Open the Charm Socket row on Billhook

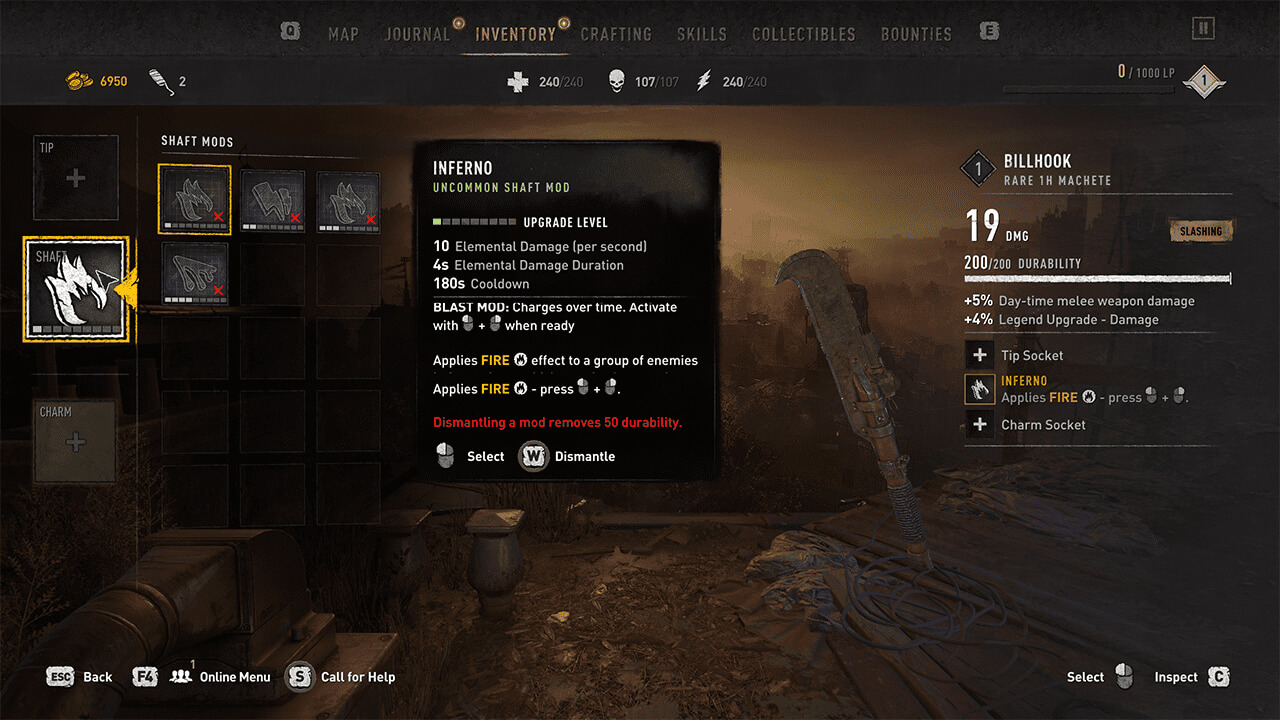(x=1043, y=425)
